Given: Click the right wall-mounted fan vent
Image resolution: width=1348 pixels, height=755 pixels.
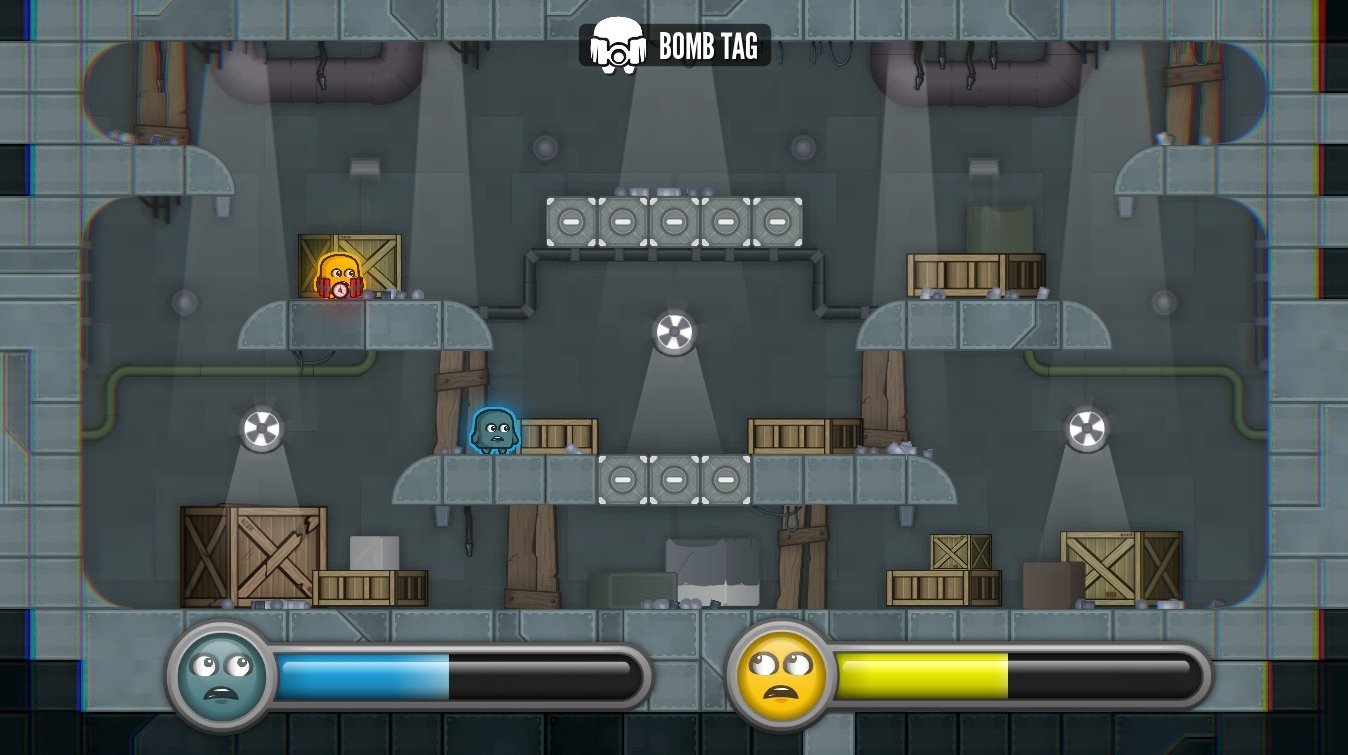Looking at the screenshot, I should (1086, 427).
